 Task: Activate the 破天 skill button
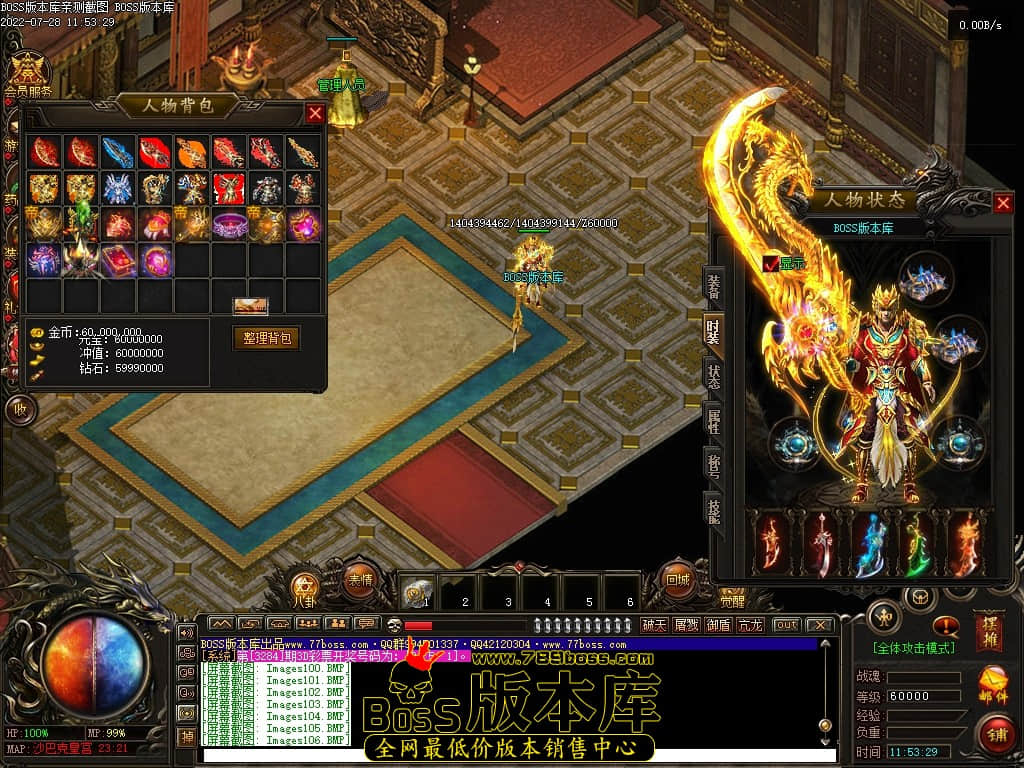(x=654, y=625)
